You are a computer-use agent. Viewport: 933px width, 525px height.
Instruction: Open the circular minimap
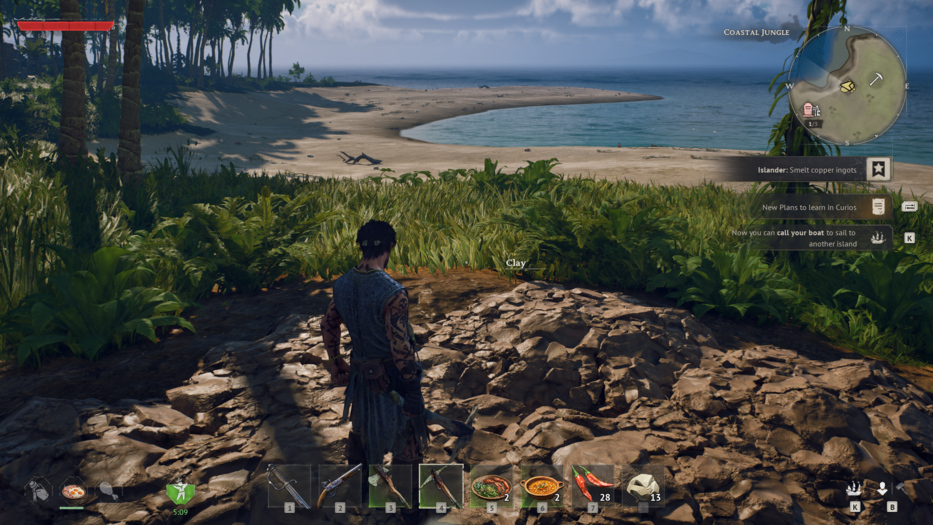847,85
